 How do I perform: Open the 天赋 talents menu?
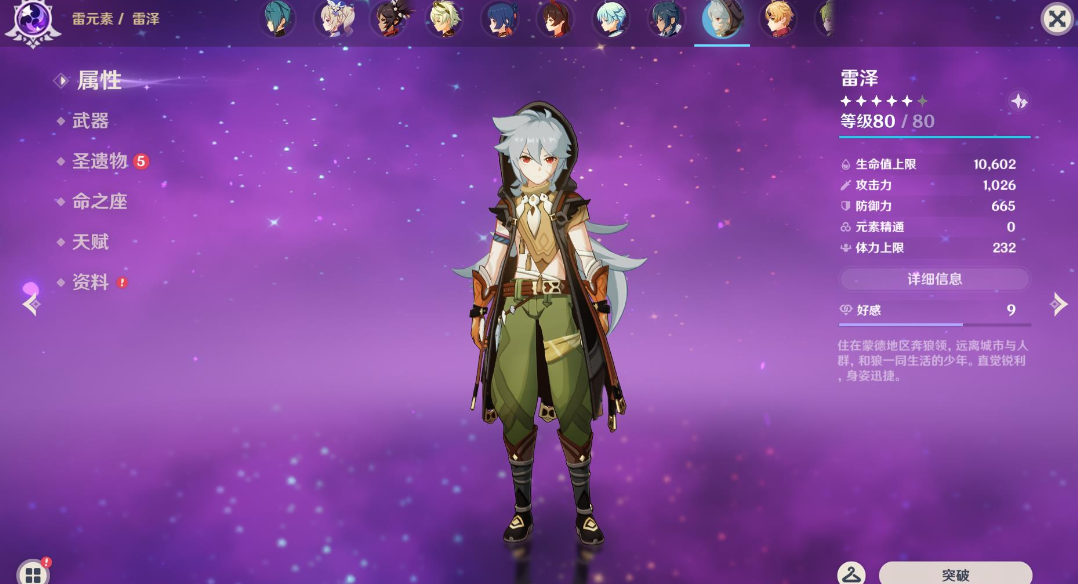tap(90, 242)
